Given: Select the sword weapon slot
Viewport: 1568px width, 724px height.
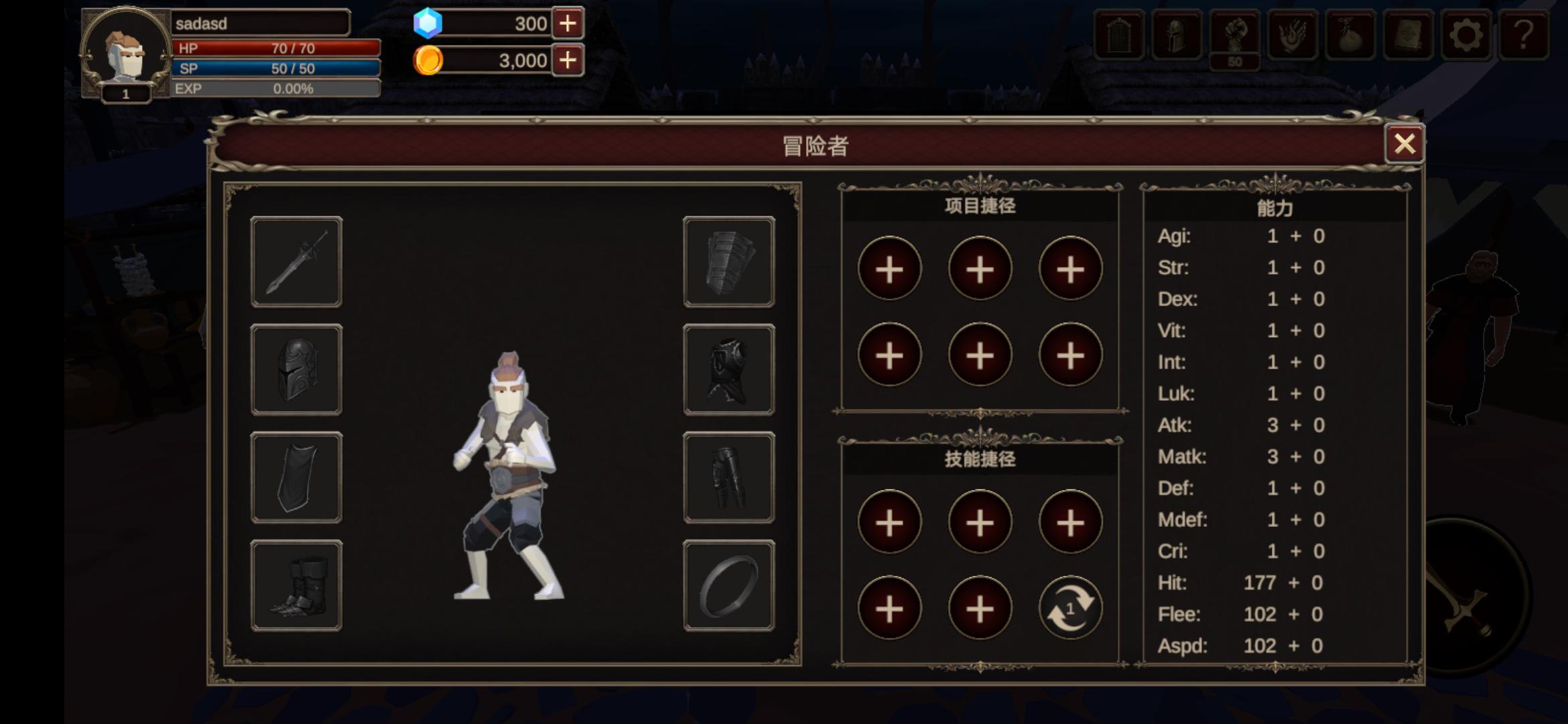Looking at the screenshot, I should tap(296, 261).
